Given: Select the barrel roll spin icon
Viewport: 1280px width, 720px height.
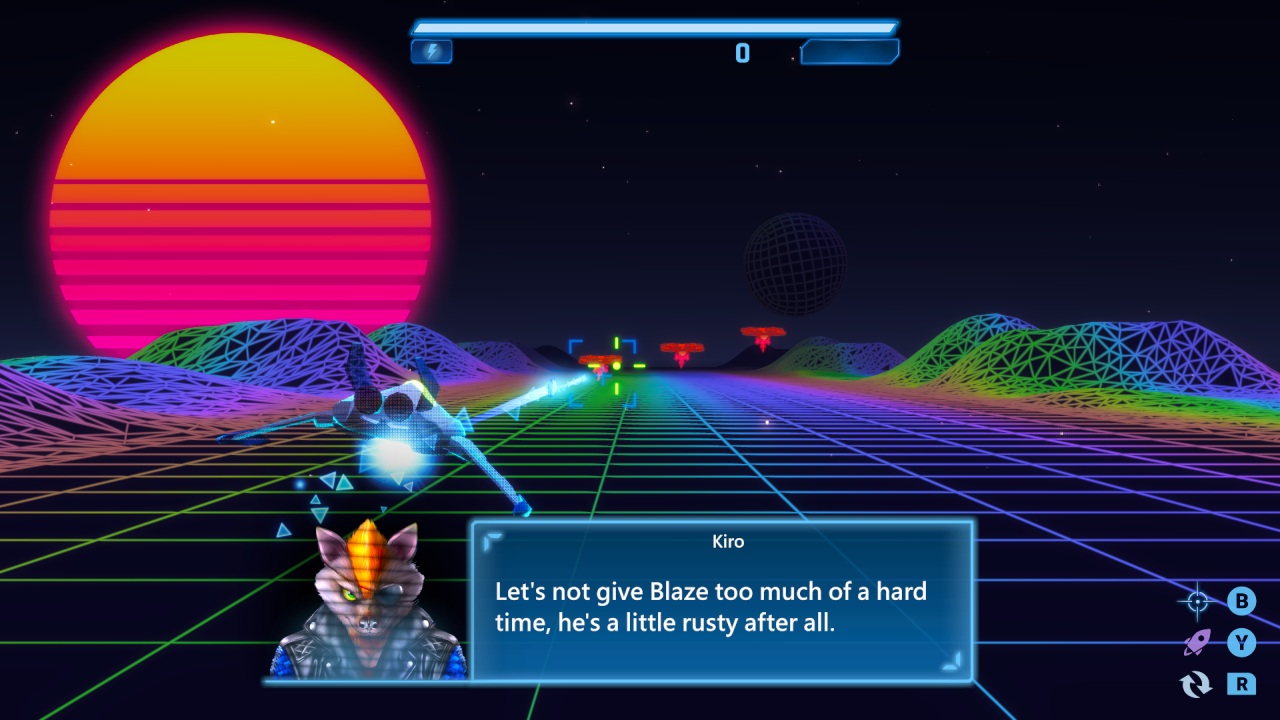Looking at the screenshot, I should 1196,686.
